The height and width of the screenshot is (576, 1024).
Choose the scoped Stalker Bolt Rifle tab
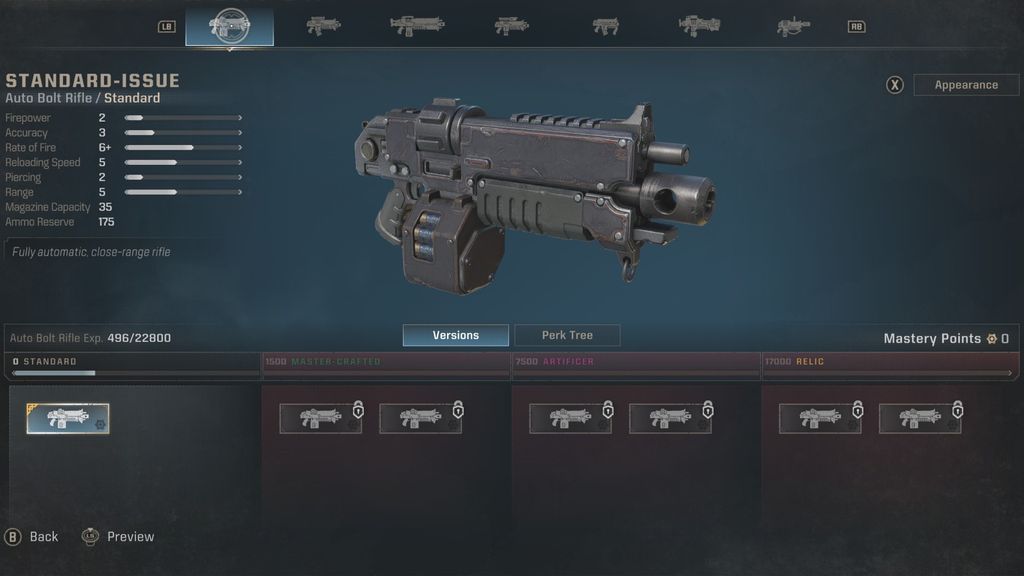511,26
